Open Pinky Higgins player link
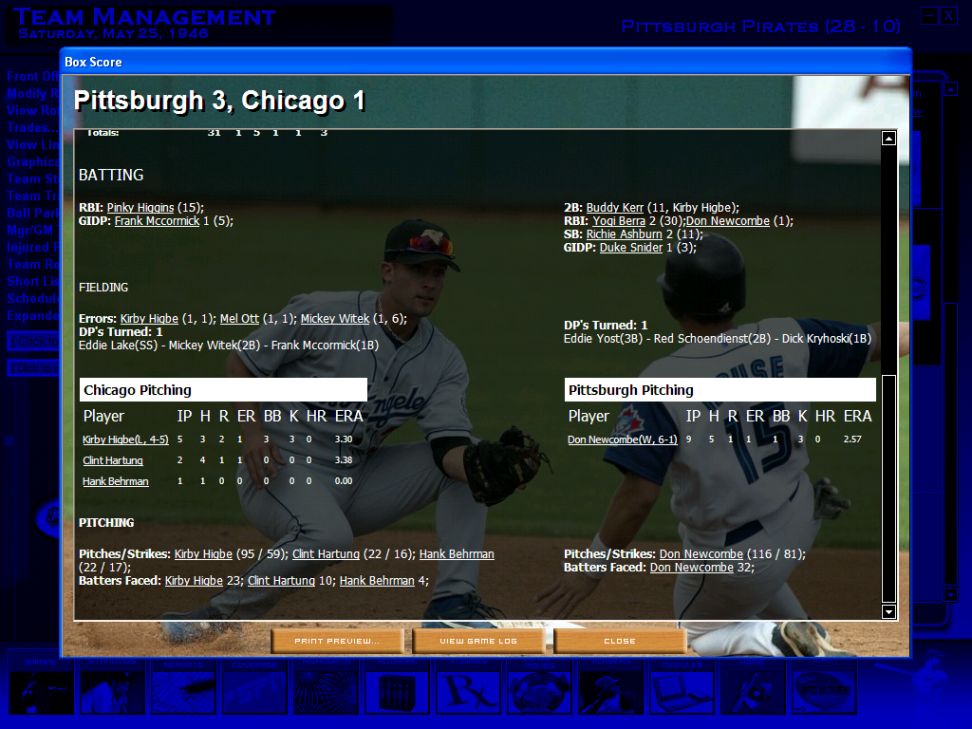Screen dimensions: 972x729 pyautogui.click(x=140, y=208)
